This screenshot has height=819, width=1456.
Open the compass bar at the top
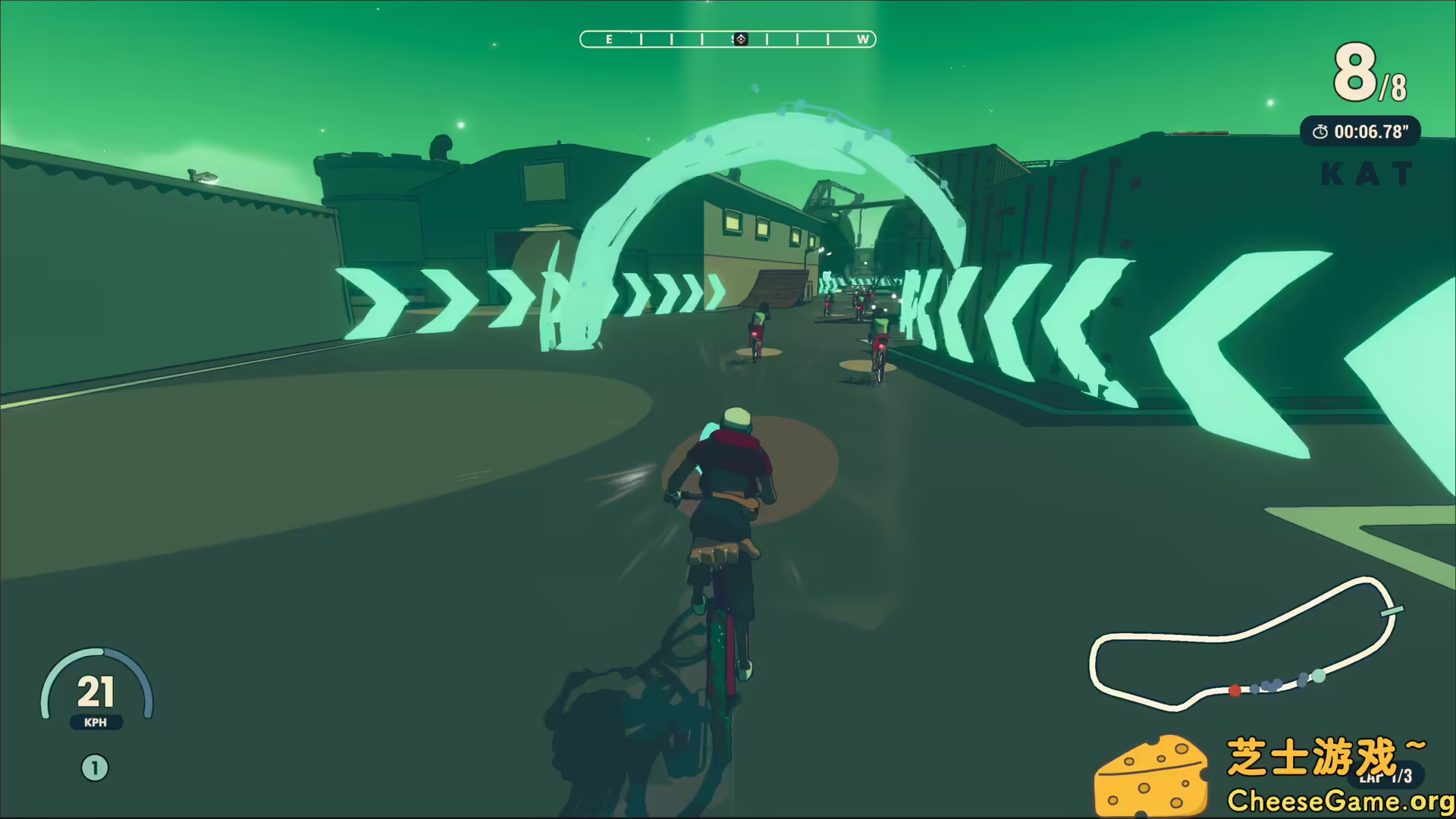[x=726, y=39]
